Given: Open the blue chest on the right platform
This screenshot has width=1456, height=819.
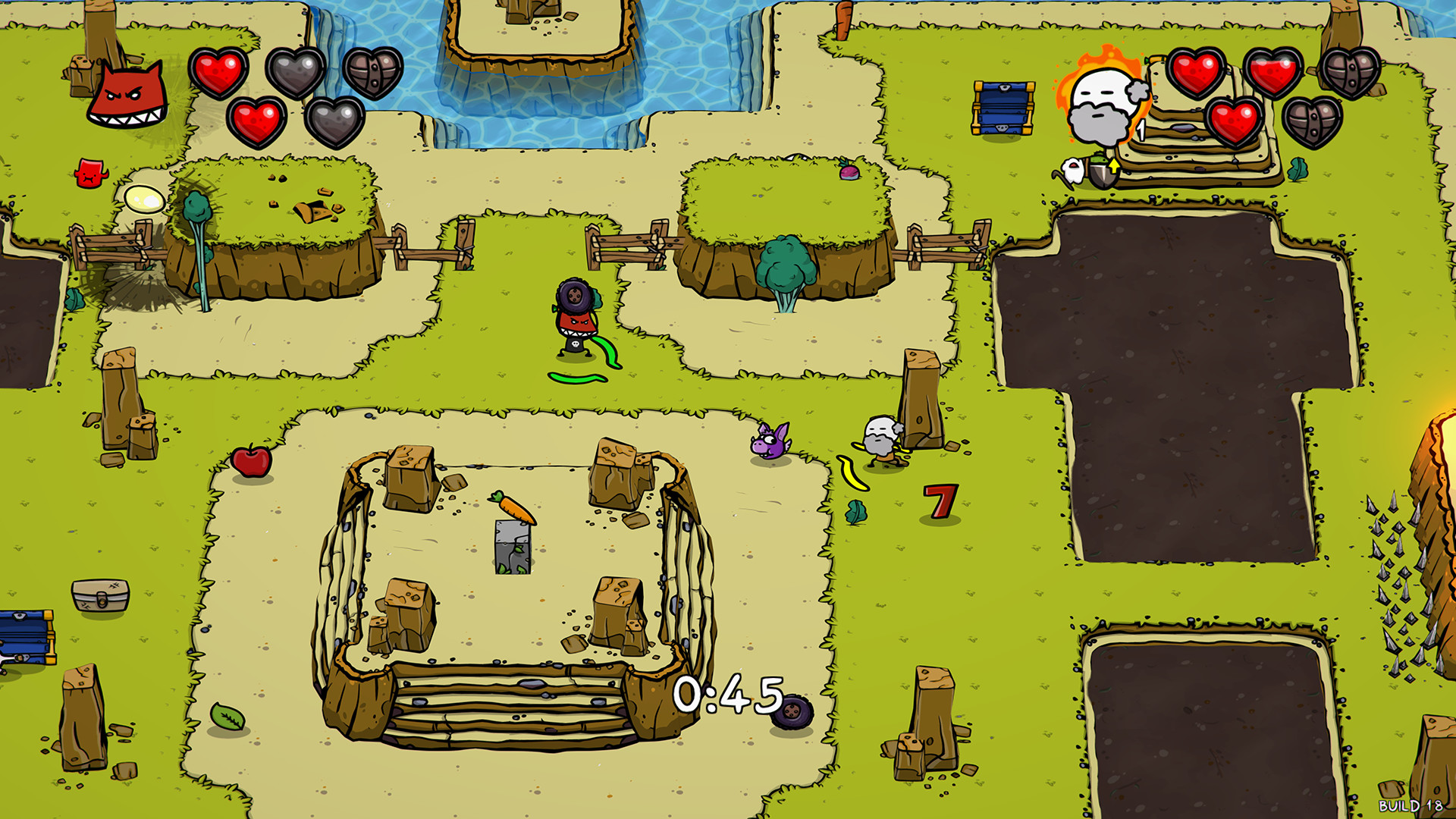Looking at the screenshot, I should (x=1005, y=106).
